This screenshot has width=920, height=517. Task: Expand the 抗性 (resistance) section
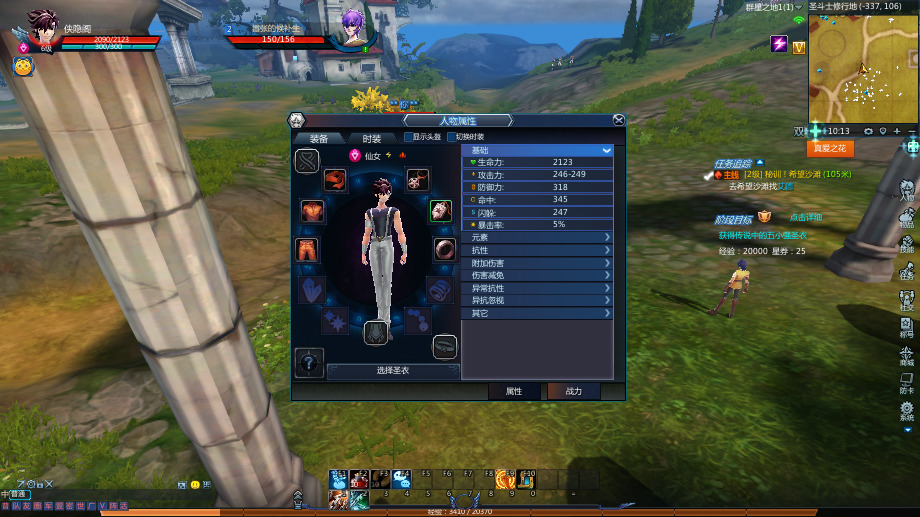[538, 250]
